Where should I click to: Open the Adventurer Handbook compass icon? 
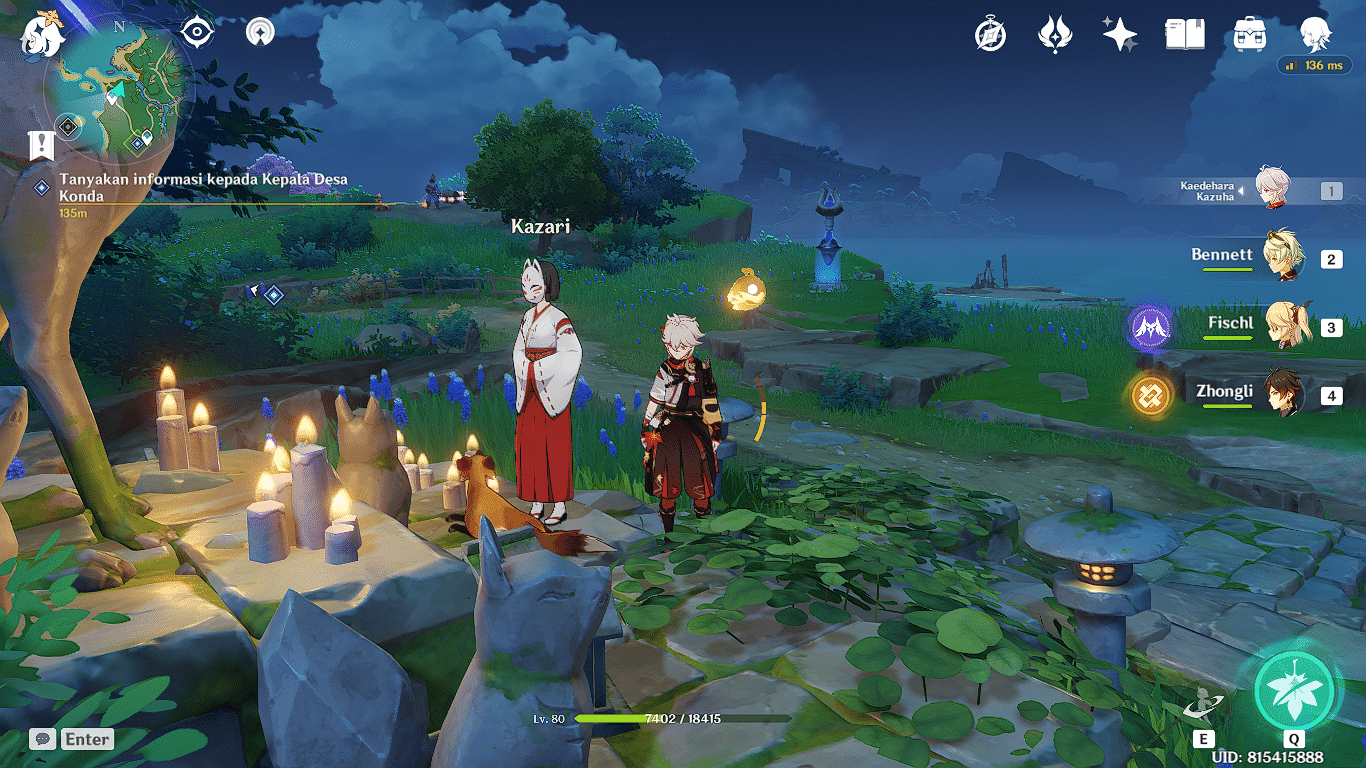990,35
